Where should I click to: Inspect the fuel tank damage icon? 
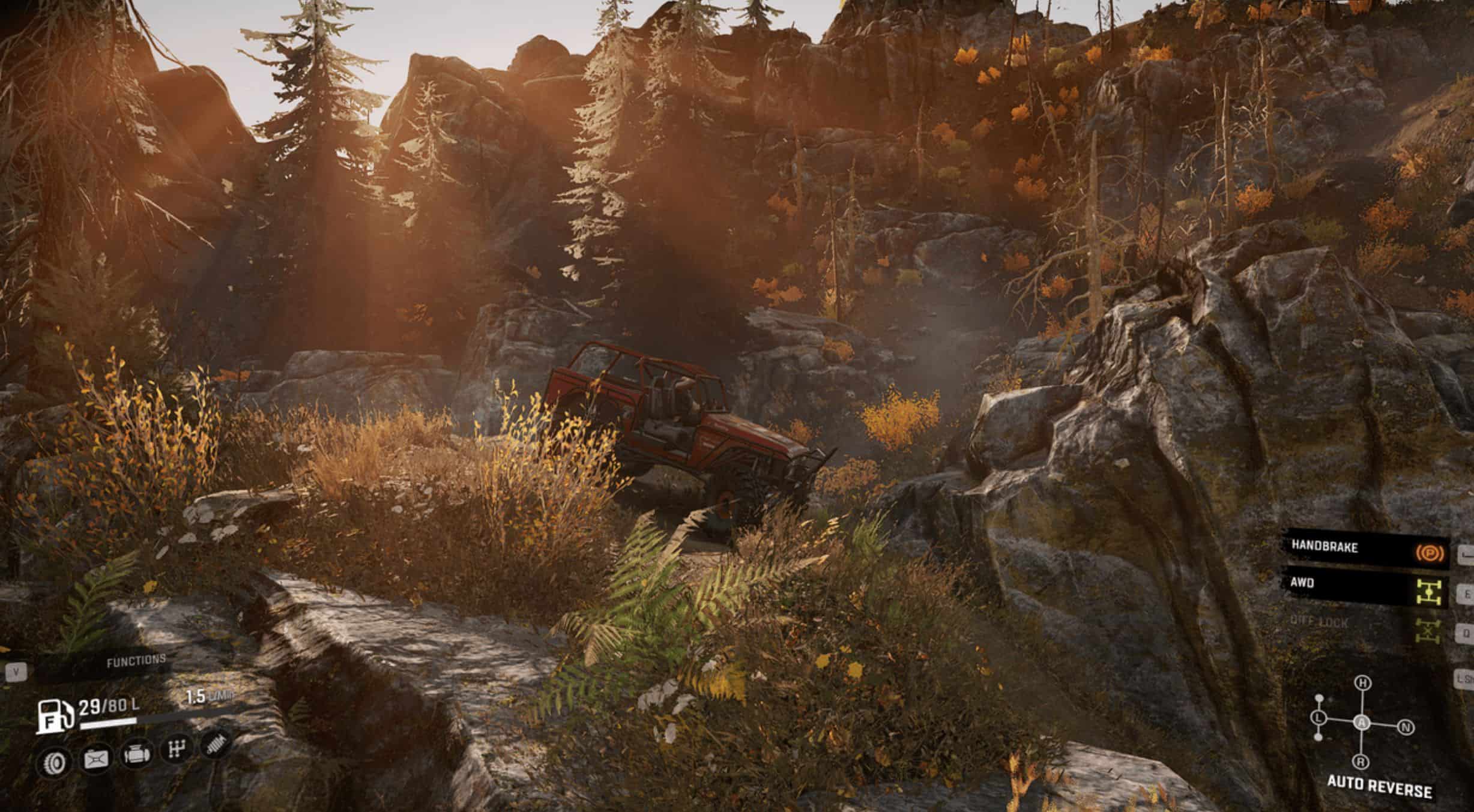click(x=96, y=760)
